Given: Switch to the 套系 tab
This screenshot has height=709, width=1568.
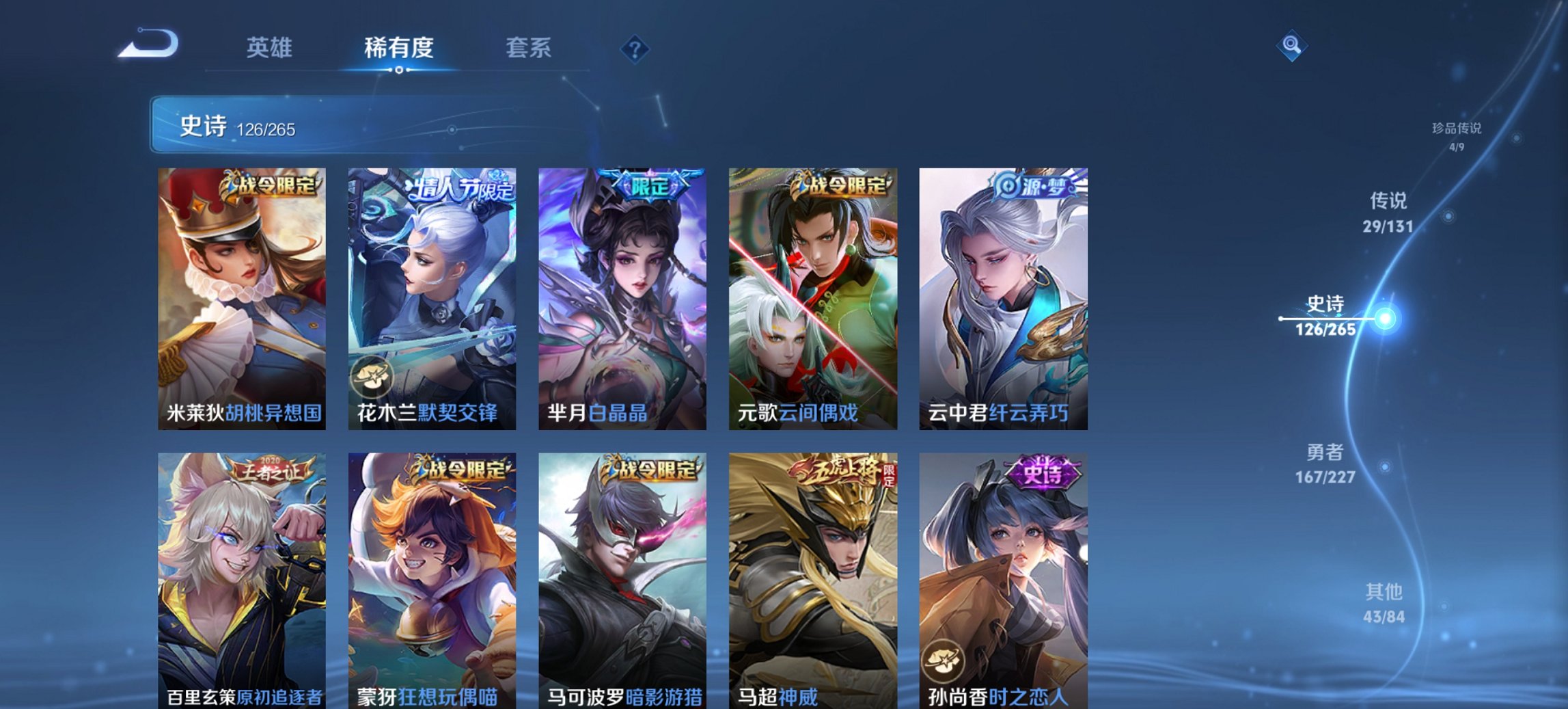Looking at the screenshot, I should pos(530,48).
